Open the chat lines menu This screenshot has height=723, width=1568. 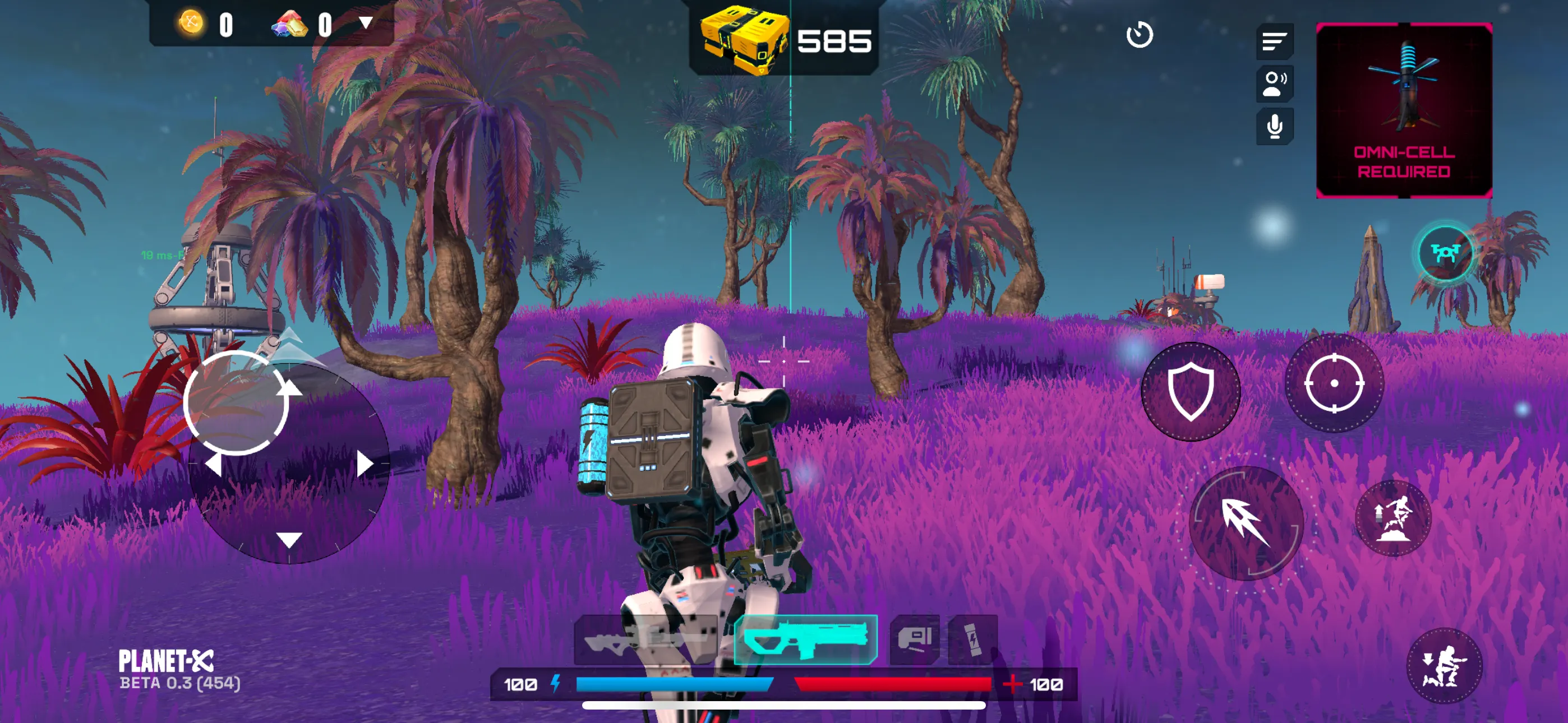point(1274,42)
